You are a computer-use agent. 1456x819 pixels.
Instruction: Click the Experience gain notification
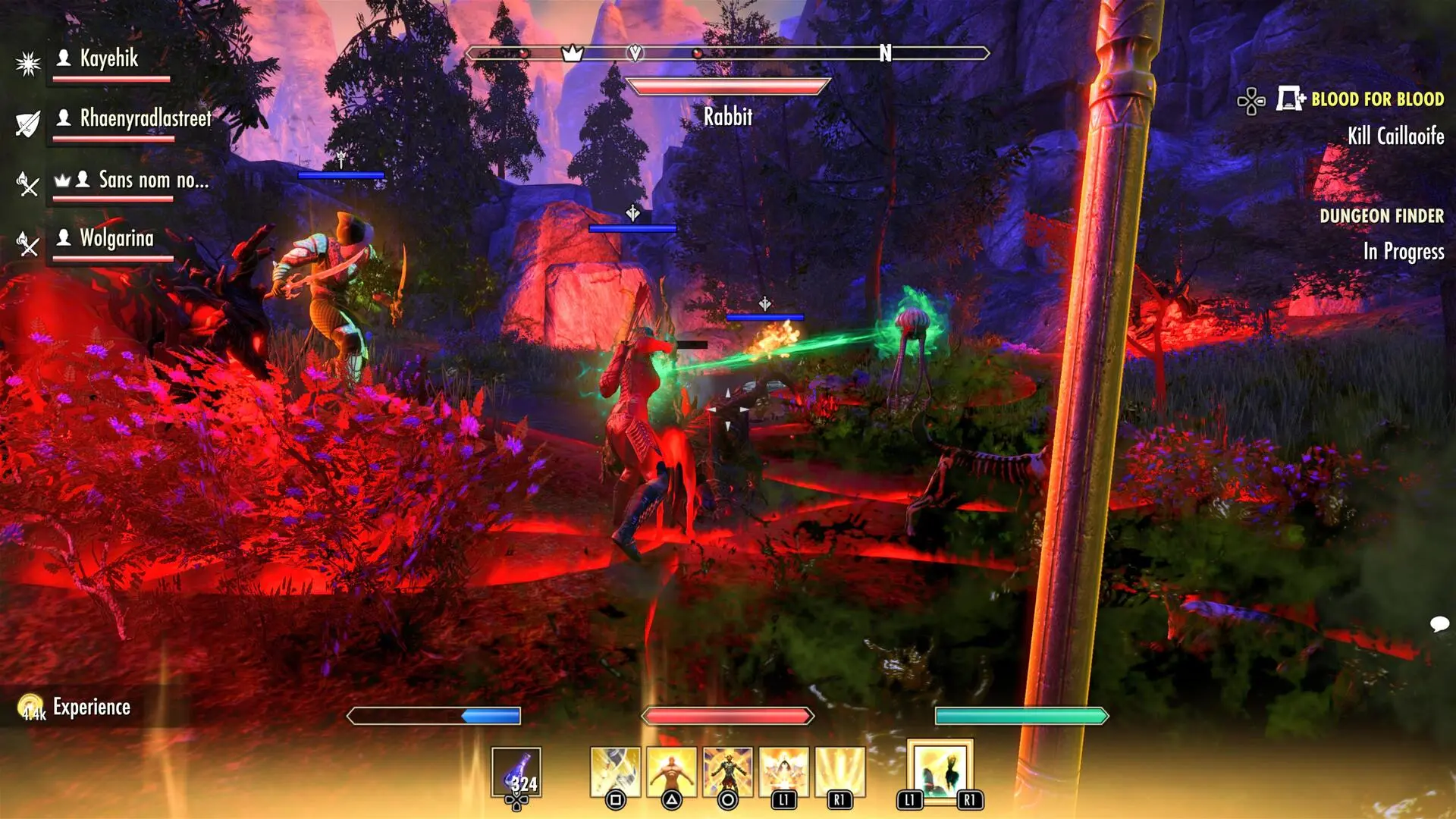point(91,708)
